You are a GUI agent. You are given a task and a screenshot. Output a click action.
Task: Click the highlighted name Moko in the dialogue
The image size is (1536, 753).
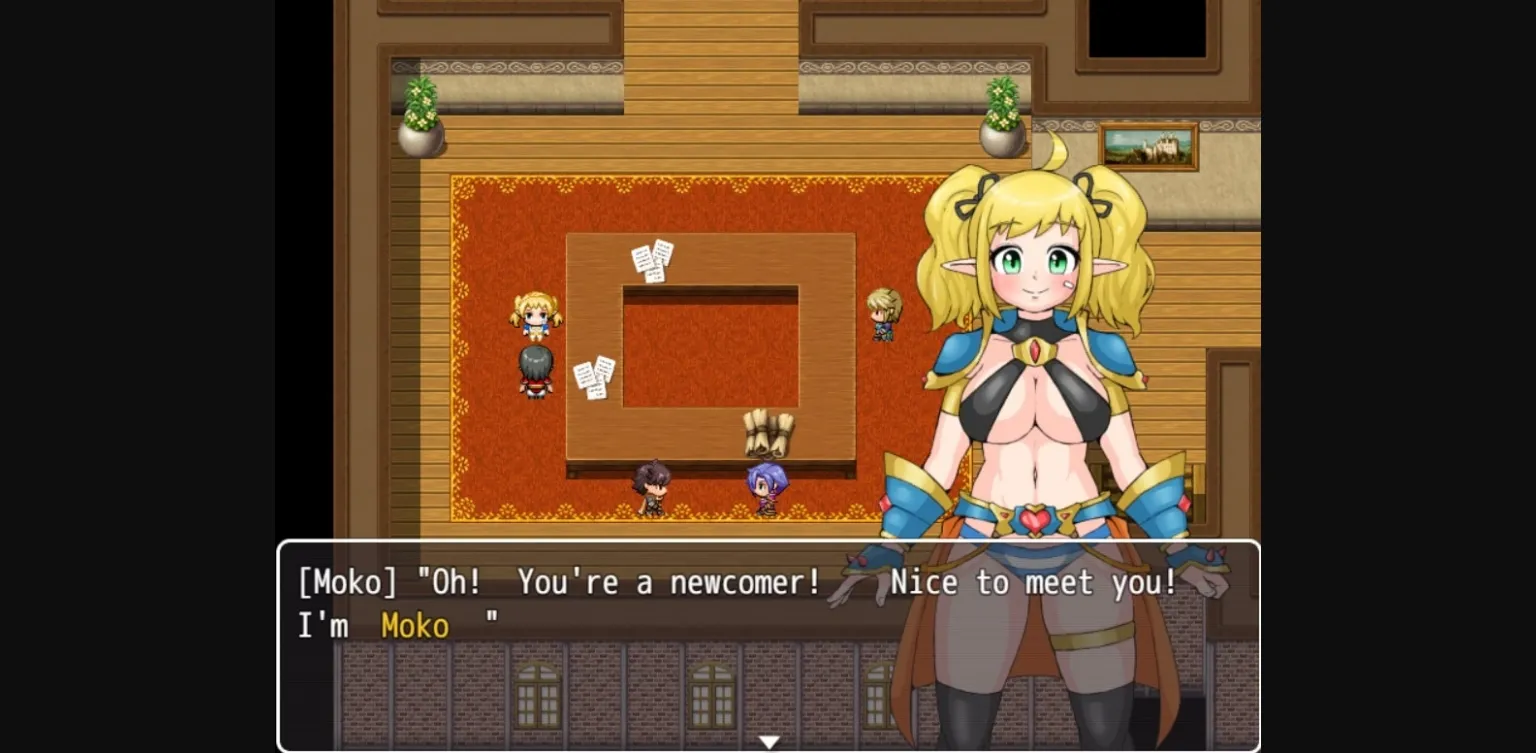tap(415, 626)
